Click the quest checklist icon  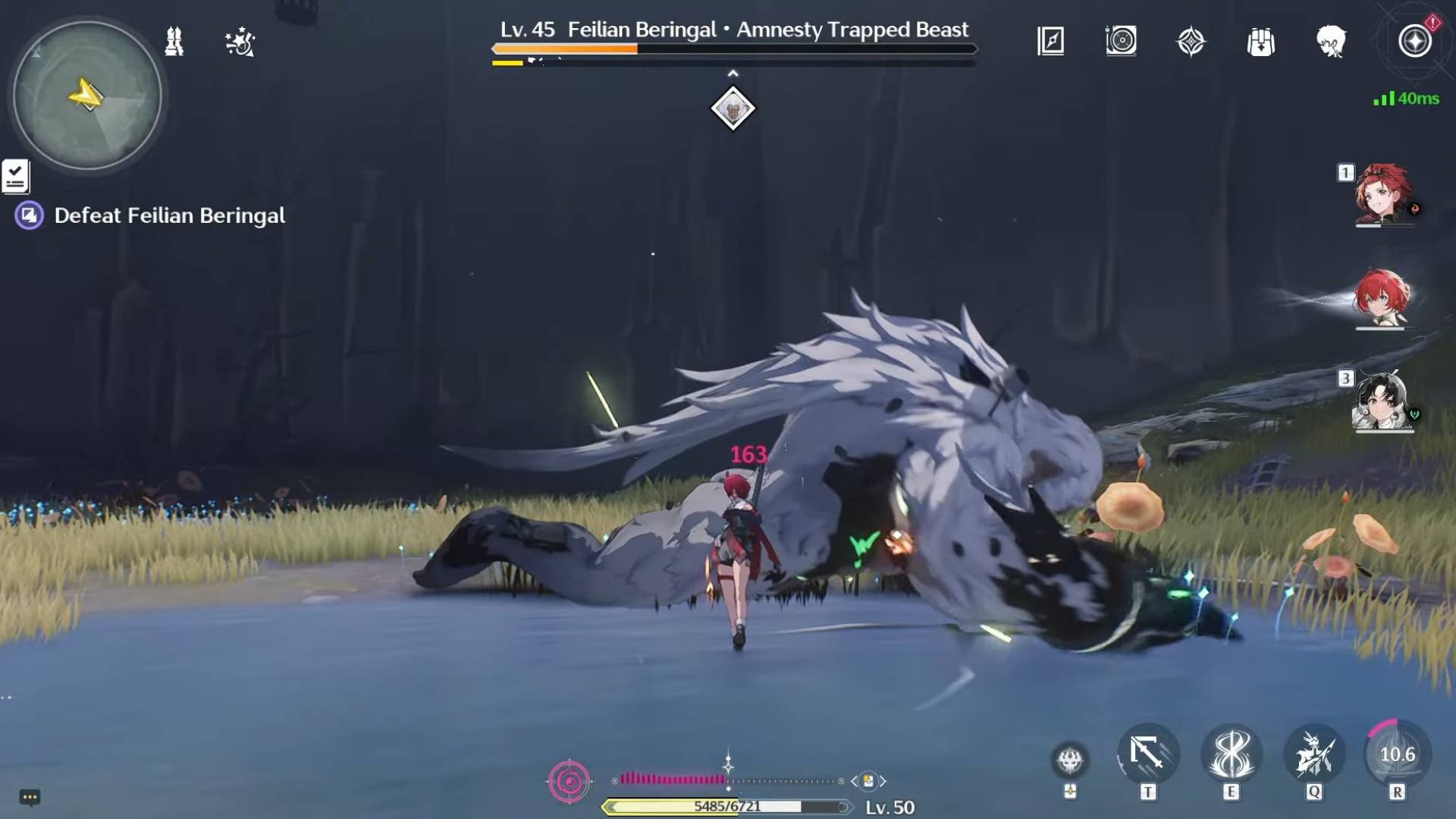[x=15, y=176]
